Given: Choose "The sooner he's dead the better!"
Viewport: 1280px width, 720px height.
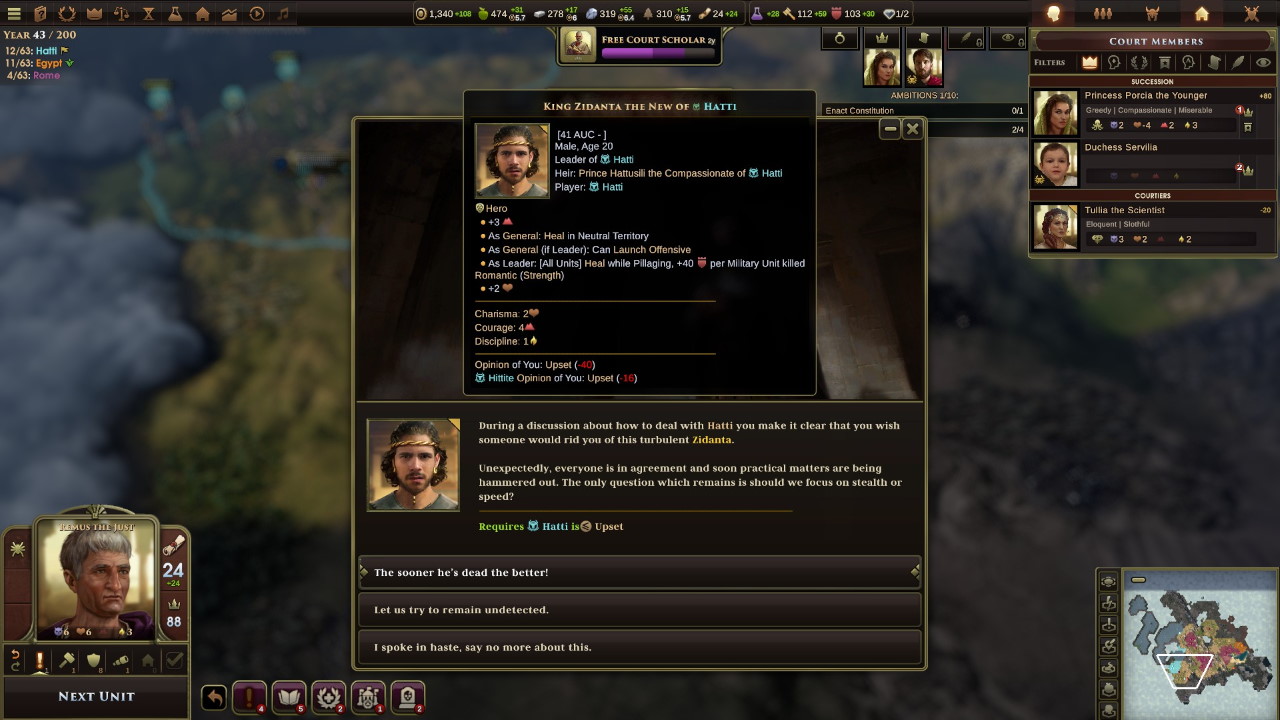Looking at the screenshot, I should [639, 572].
